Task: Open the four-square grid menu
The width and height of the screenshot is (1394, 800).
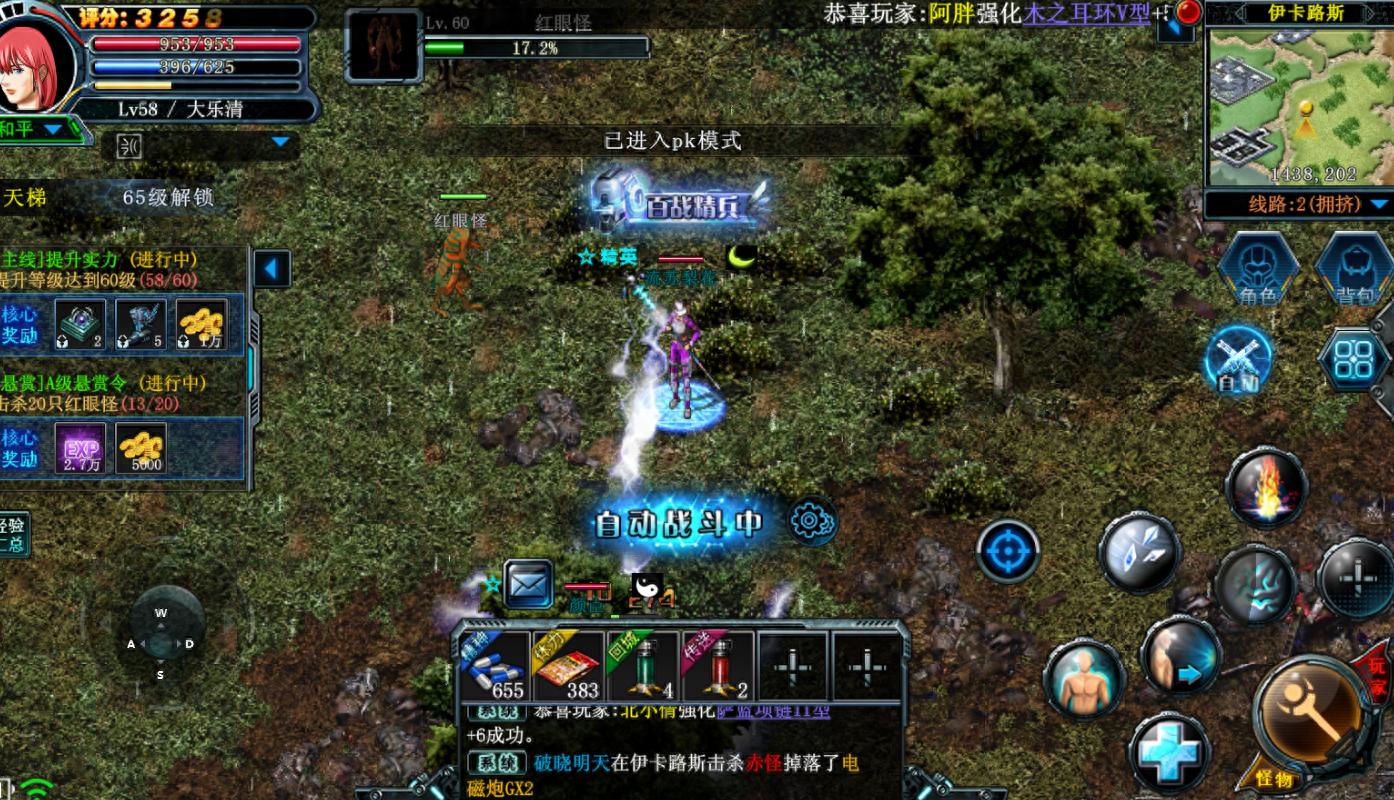Action: (1353, 358)
